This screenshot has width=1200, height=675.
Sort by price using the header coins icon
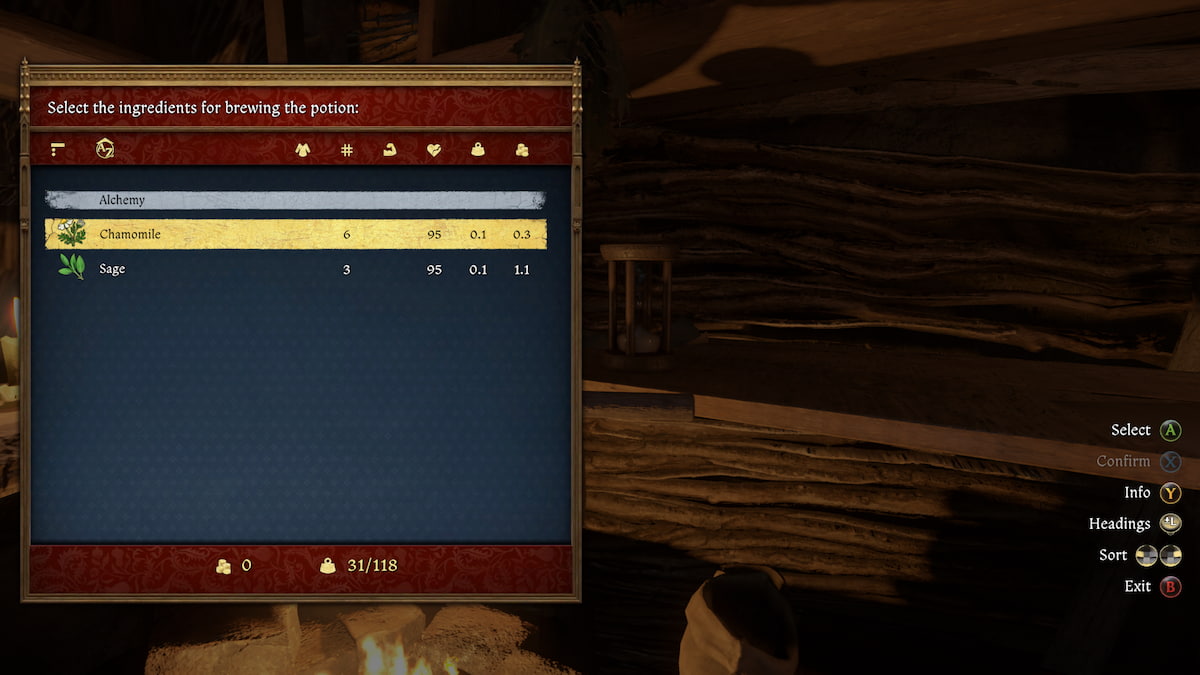521,150
